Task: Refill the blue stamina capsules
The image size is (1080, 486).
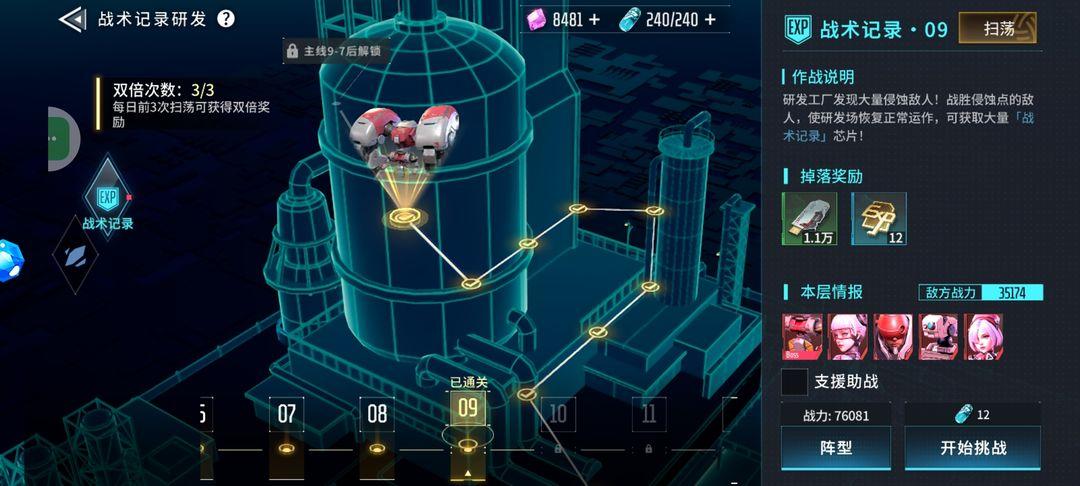Action: point(710,19)
